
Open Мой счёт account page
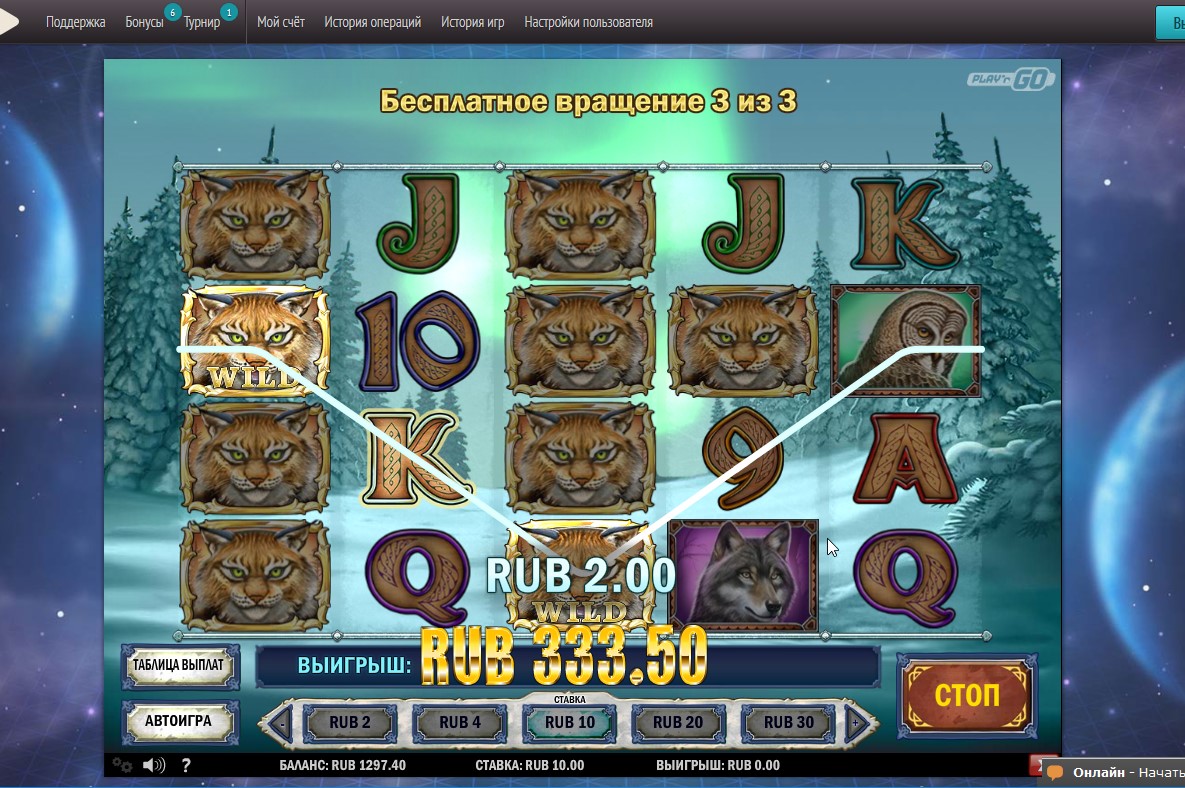point(281,22)
